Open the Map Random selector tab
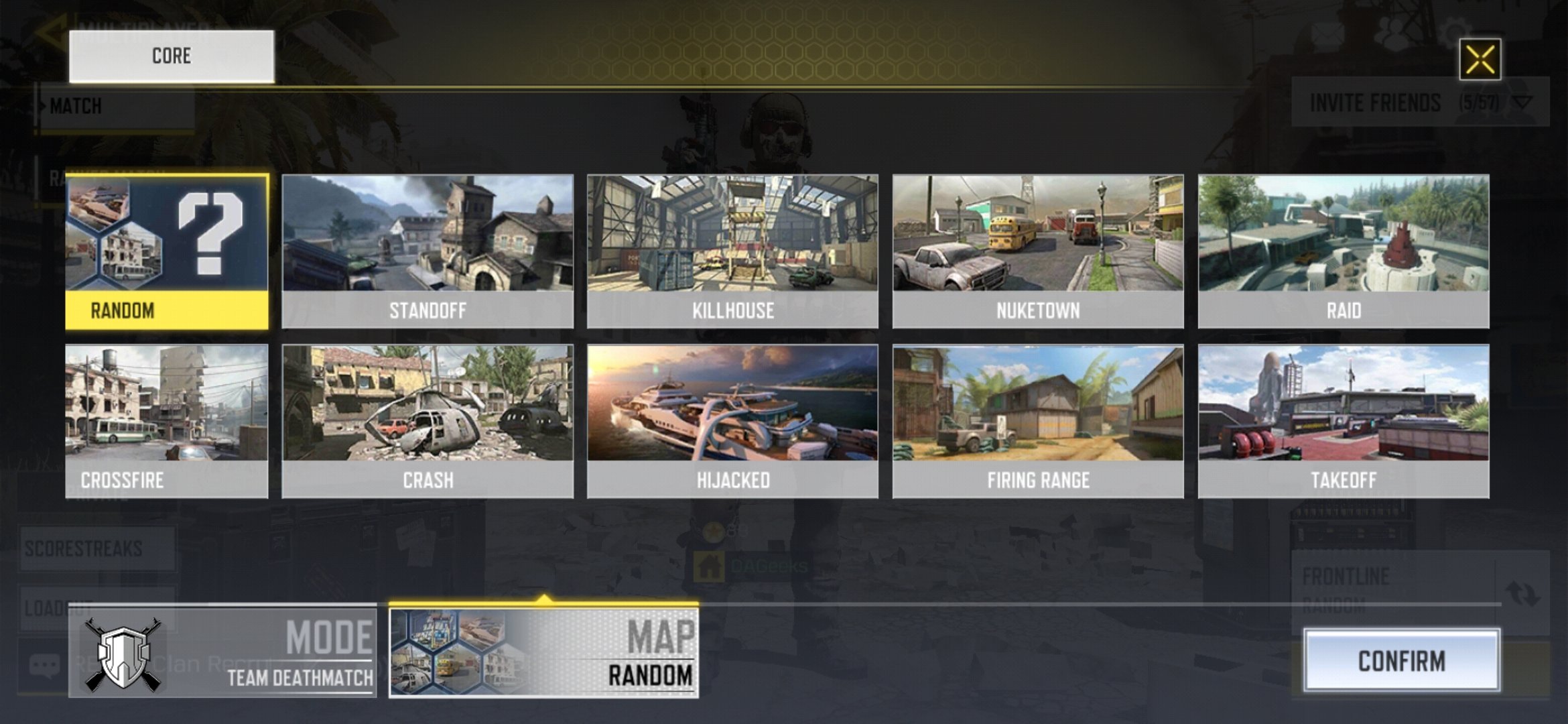1568x724 pixels. (543, 653)
